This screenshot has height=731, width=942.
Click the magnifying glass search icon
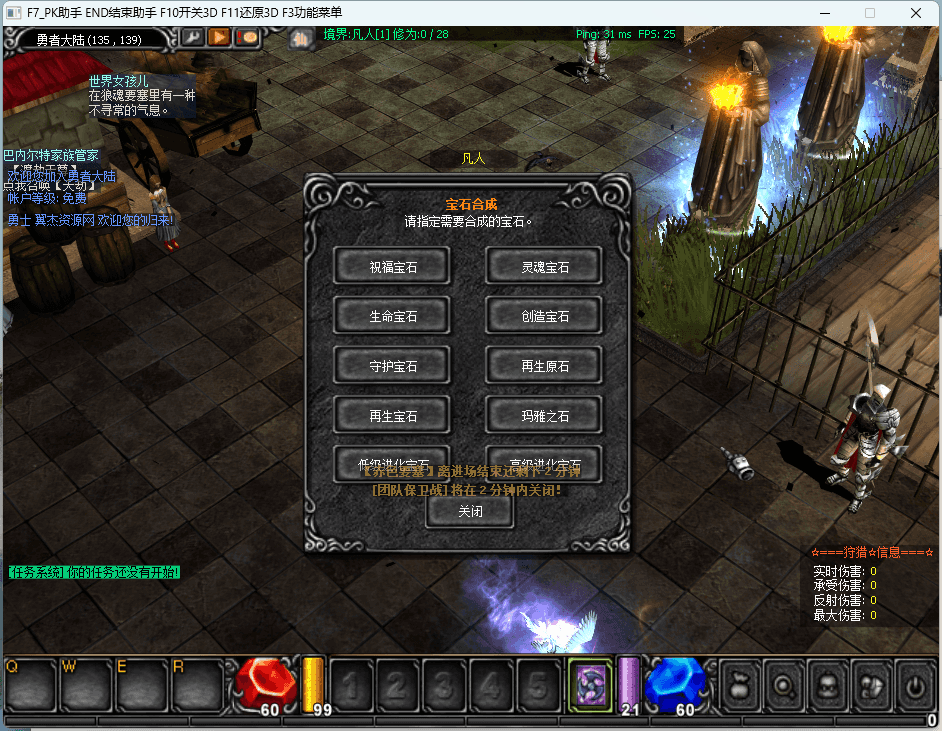click(x=785, y=685)
